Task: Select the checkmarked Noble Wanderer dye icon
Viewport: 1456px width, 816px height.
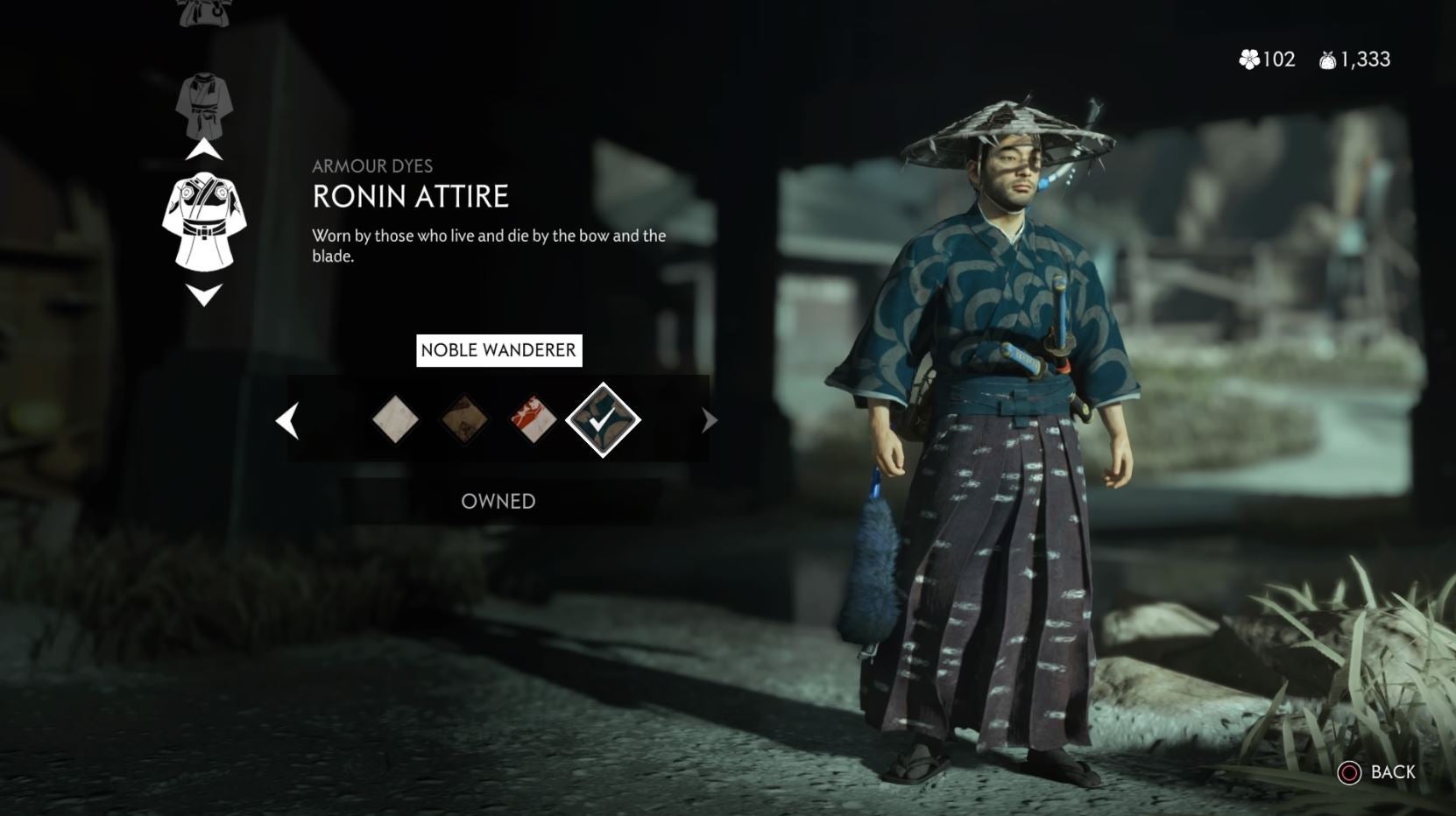Action: tap(601, 420)
